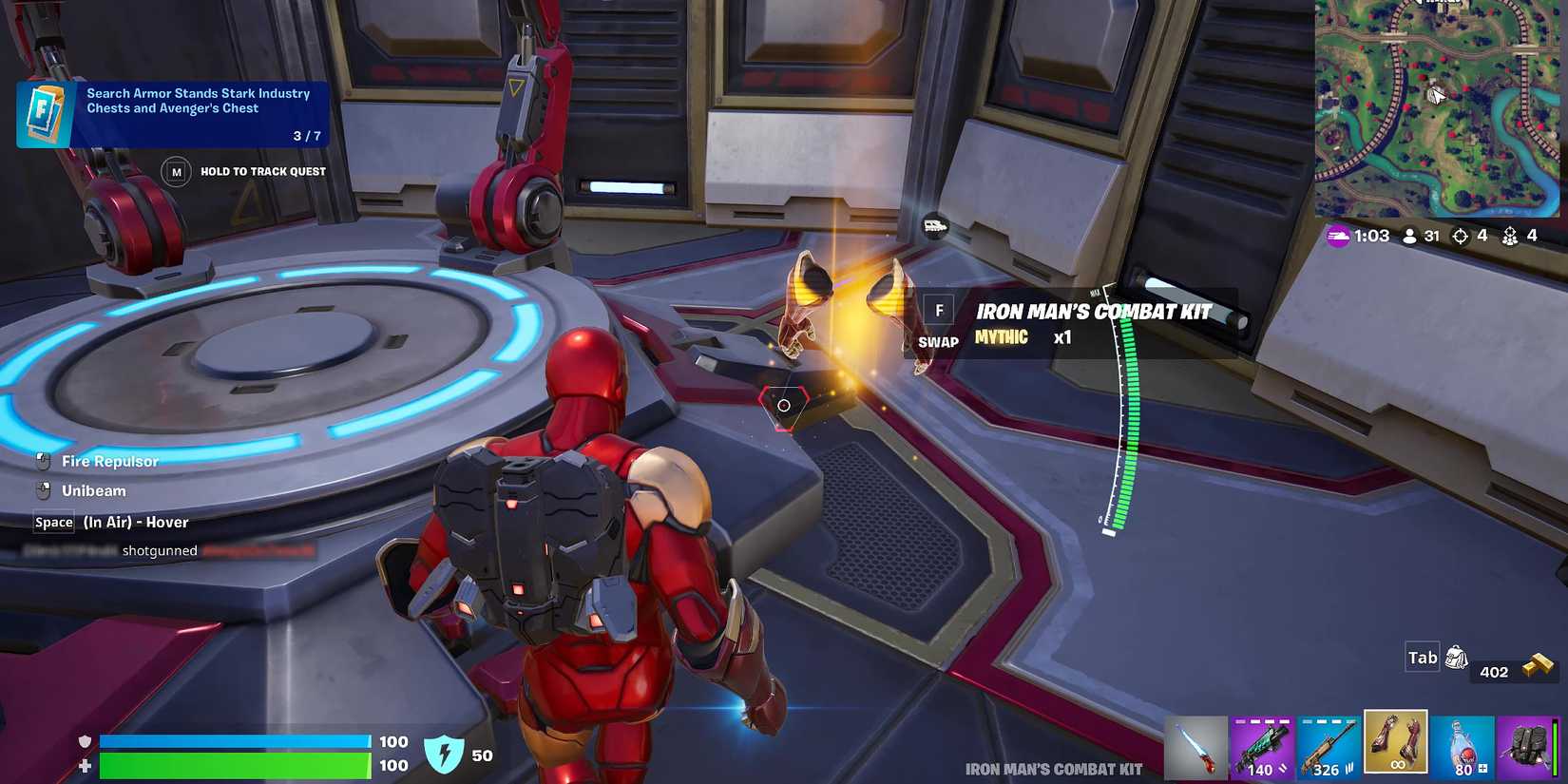Expand the backpack inventory next to Tab
The image size is (1568, 784).
1457,657
